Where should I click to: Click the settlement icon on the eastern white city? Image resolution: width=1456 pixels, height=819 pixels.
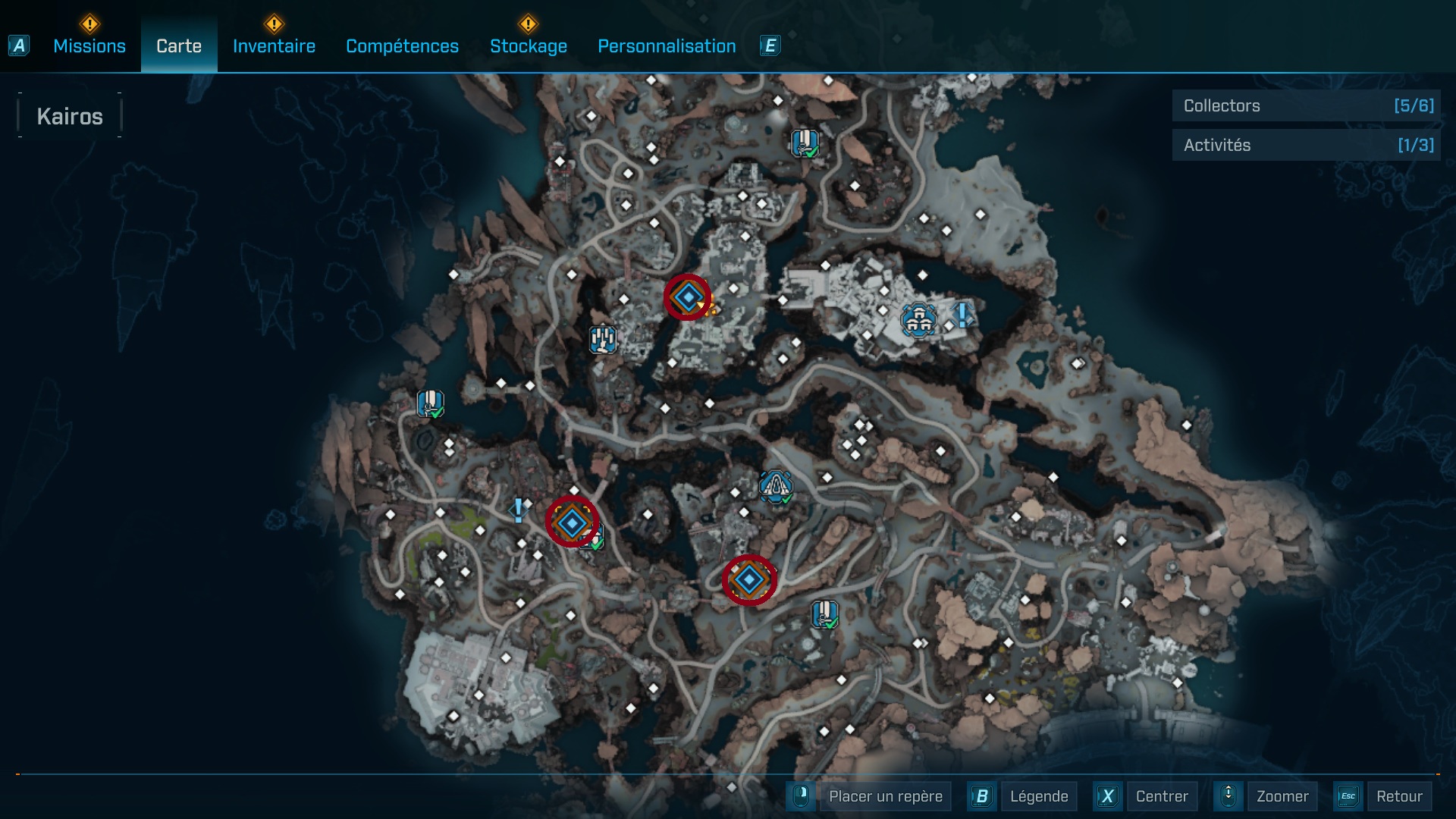point(918,320)
